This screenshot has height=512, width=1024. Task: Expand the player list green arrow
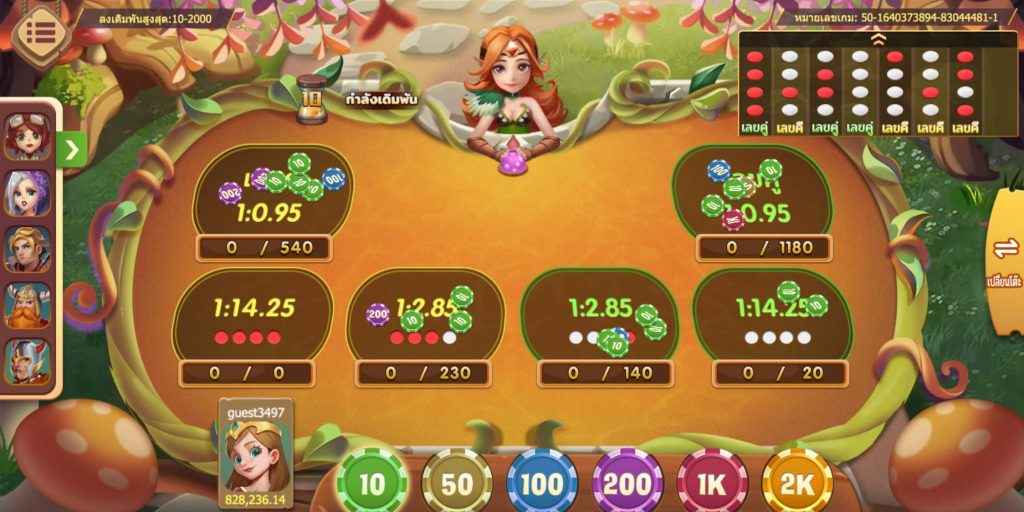[x=73, y=150]
